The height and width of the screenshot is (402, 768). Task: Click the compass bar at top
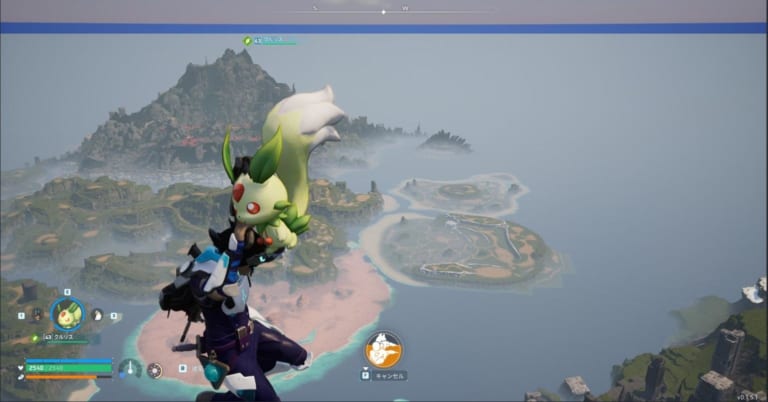pyautogui.click(x=383, y=12)
